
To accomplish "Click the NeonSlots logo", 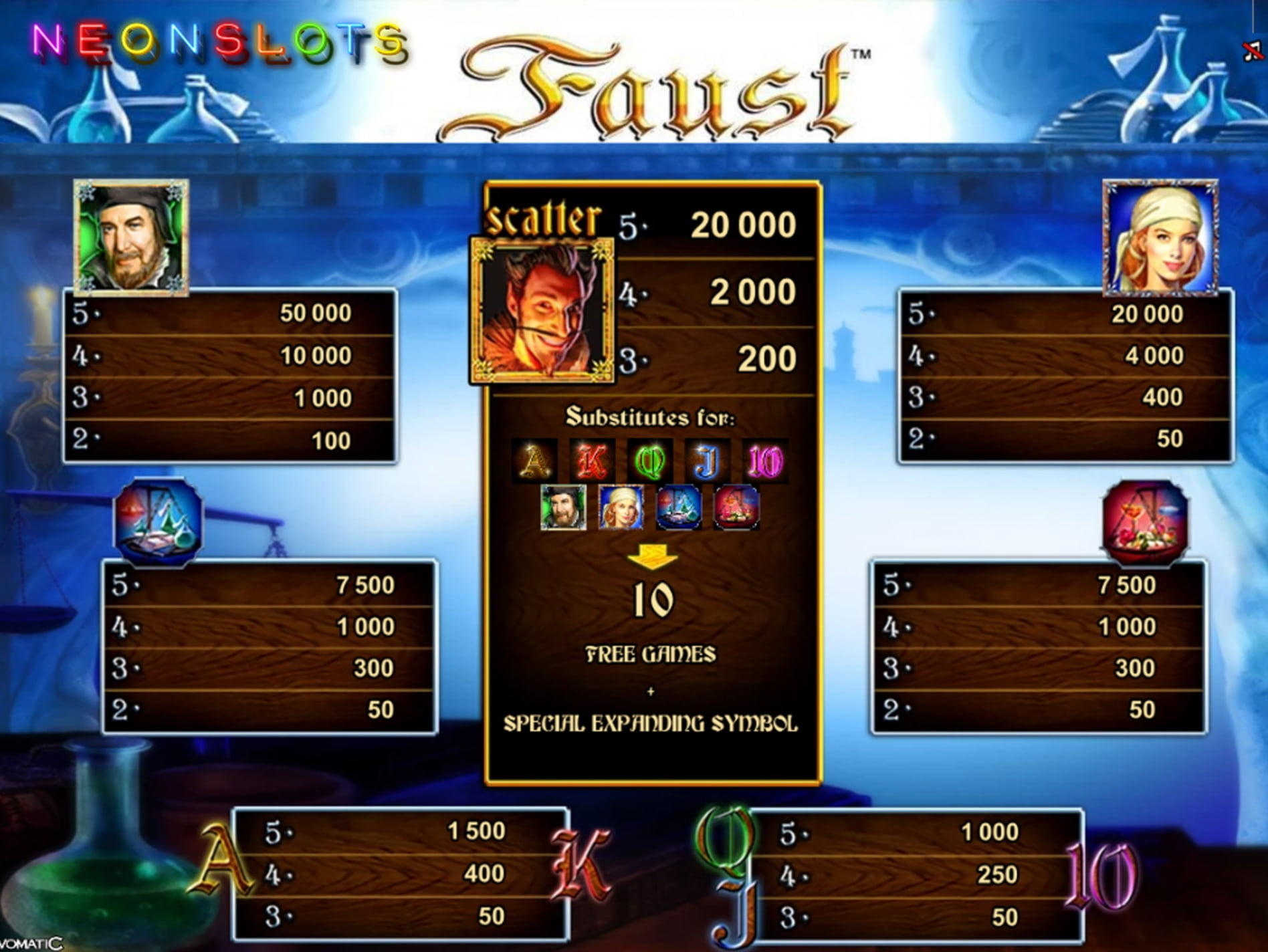I will (x=219, y=43).
